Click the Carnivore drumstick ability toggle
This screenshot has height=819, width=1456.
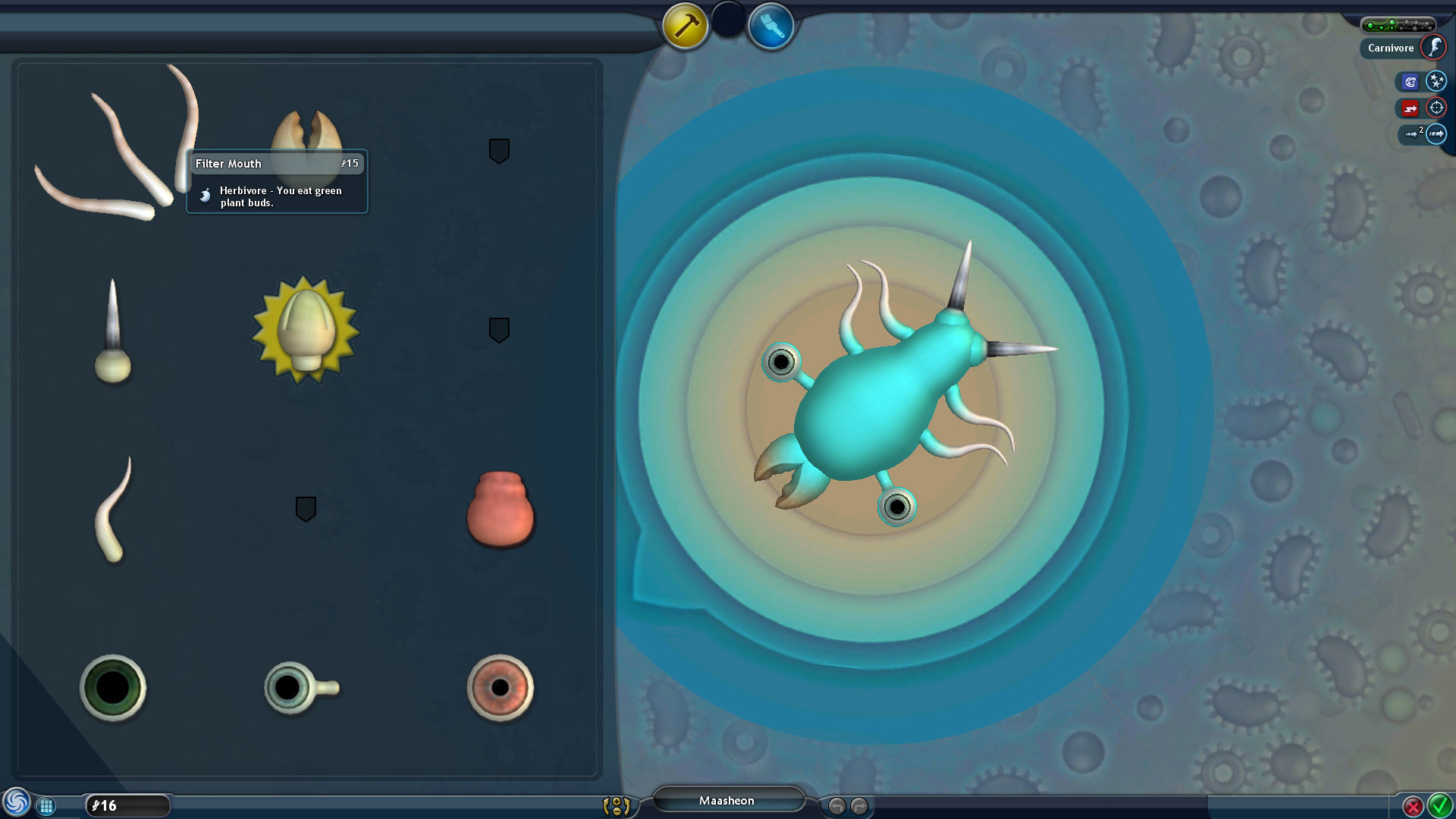pos(1435,47)
